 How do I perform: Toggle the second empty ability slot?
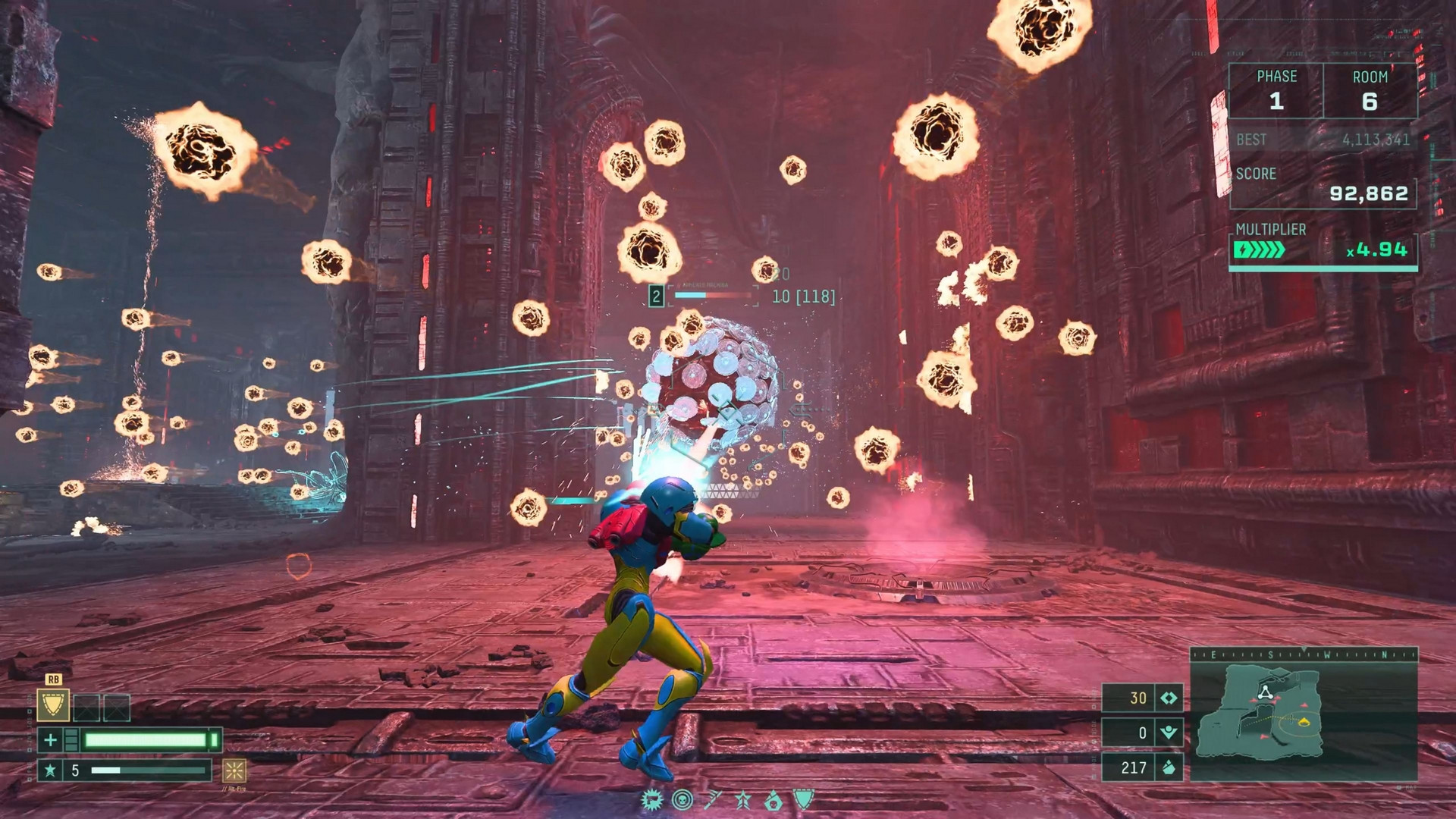tap(116, 708)
